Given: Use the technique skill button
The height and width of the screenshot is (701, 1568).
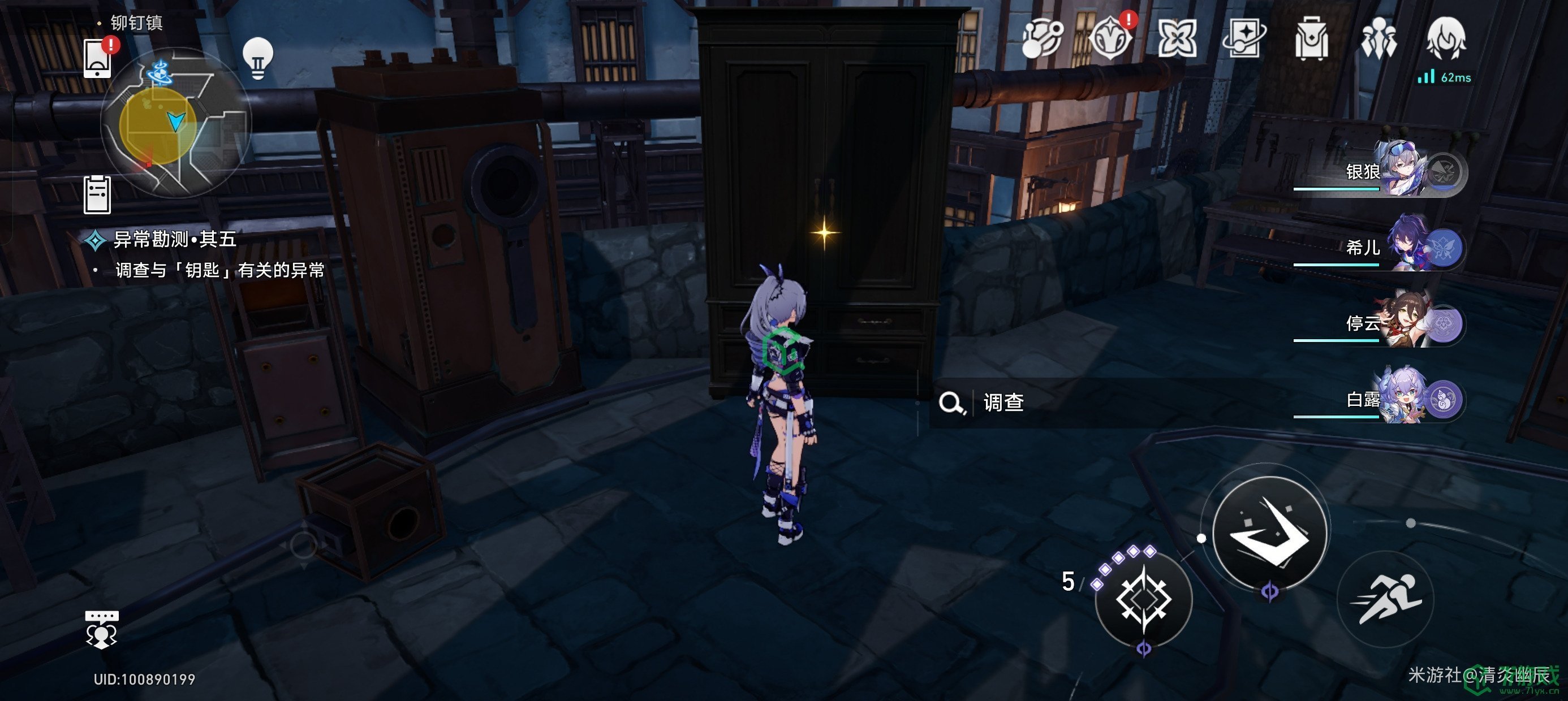Looking at the screenshot, I should click(x=1143, y=600).
